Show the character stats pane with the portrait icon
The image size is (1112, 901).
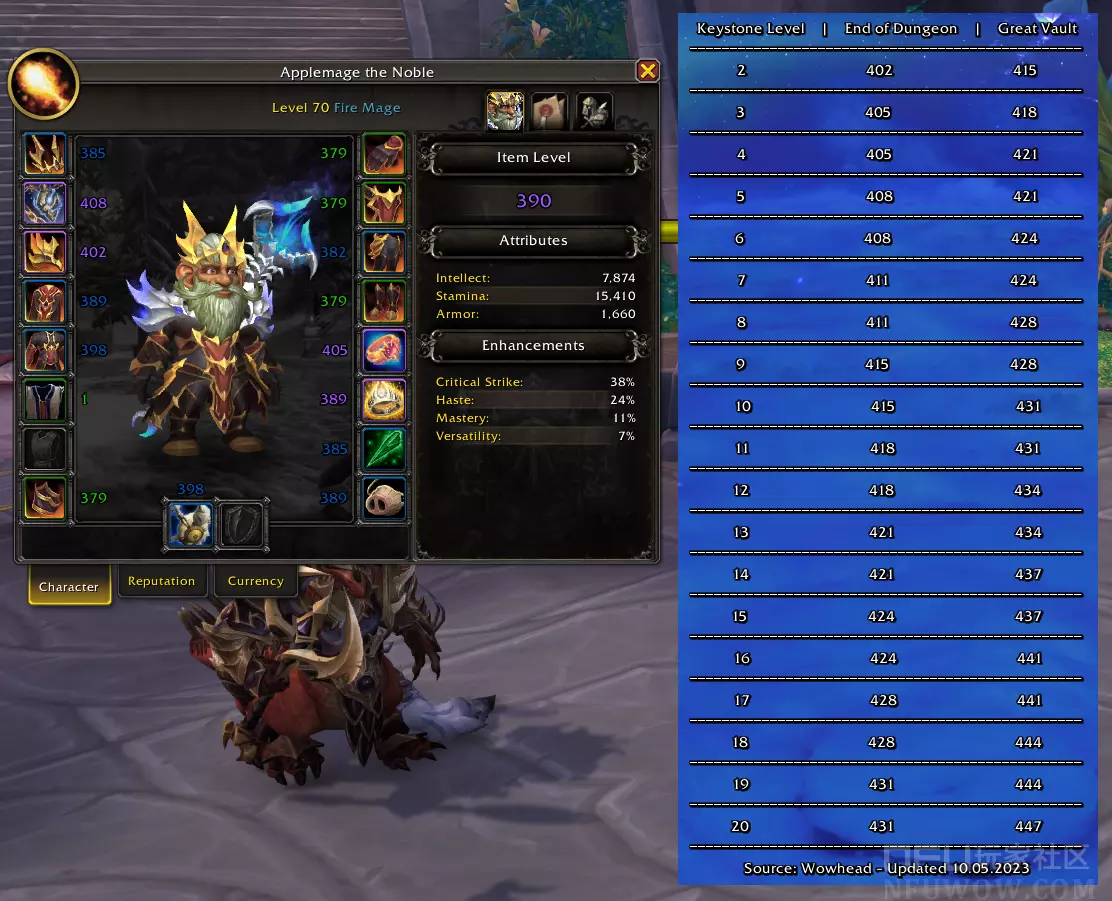pos(506,111)
